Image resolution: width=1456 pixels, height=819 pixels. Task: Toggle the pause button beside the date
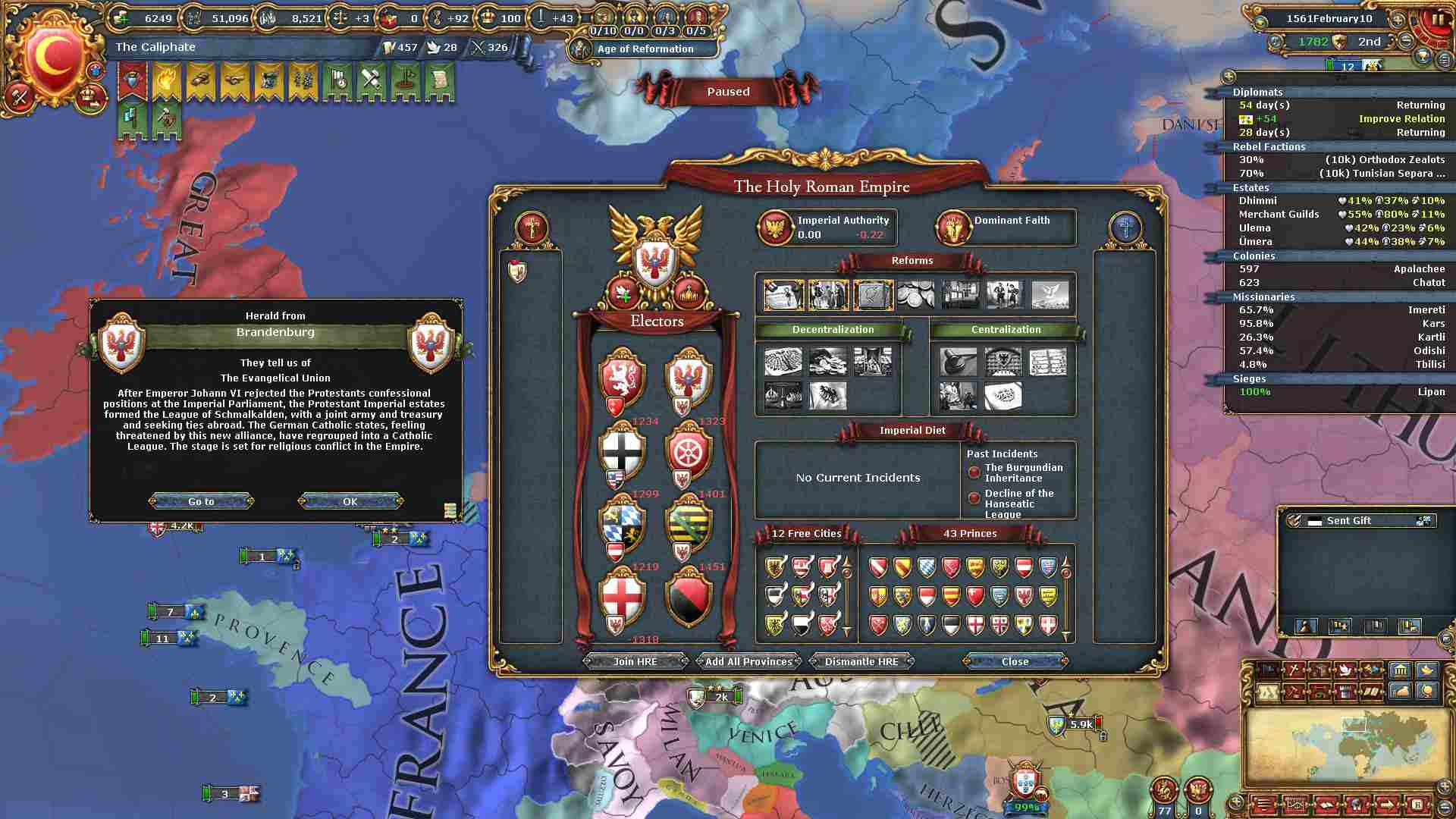1437,19
